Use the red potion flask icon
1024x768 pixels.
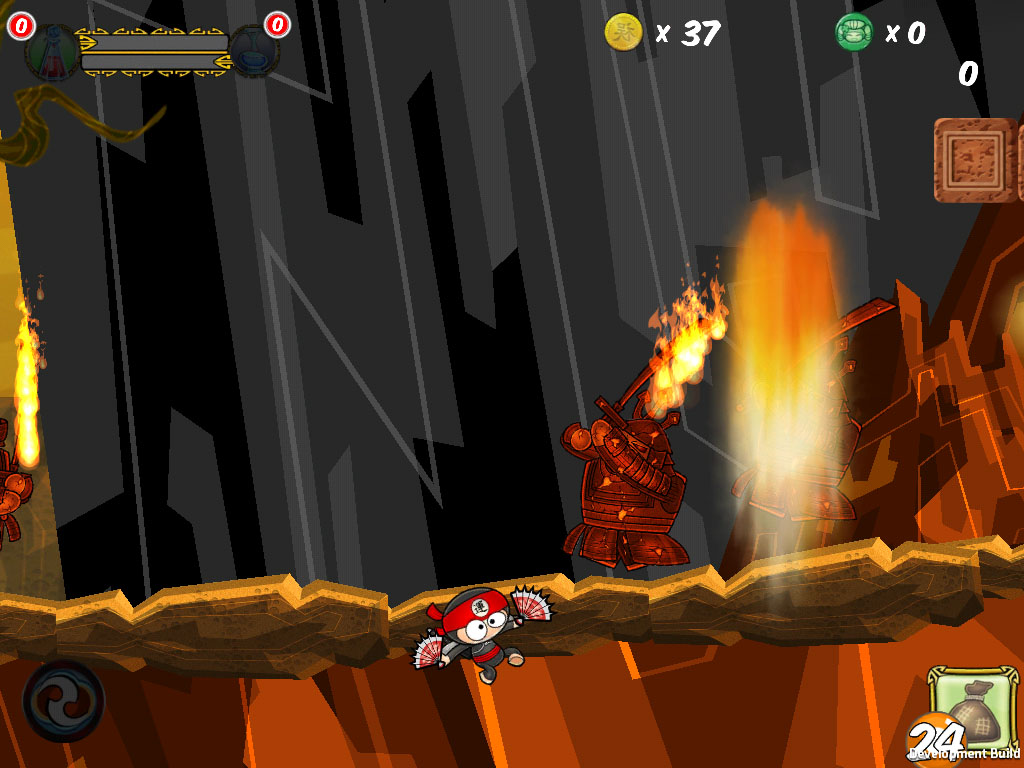coord(52,52)
